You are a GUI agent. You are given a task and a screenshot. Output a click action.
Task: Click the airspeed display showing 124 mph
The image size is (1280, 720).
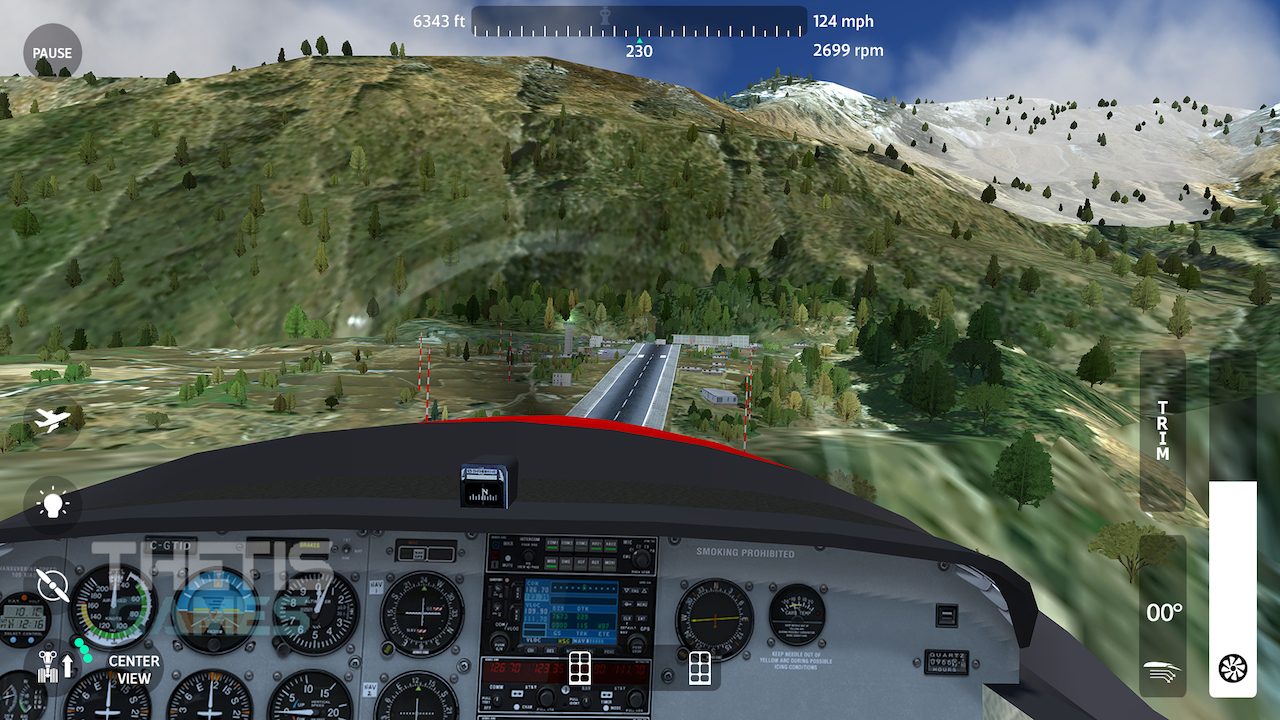pos(844,20)
